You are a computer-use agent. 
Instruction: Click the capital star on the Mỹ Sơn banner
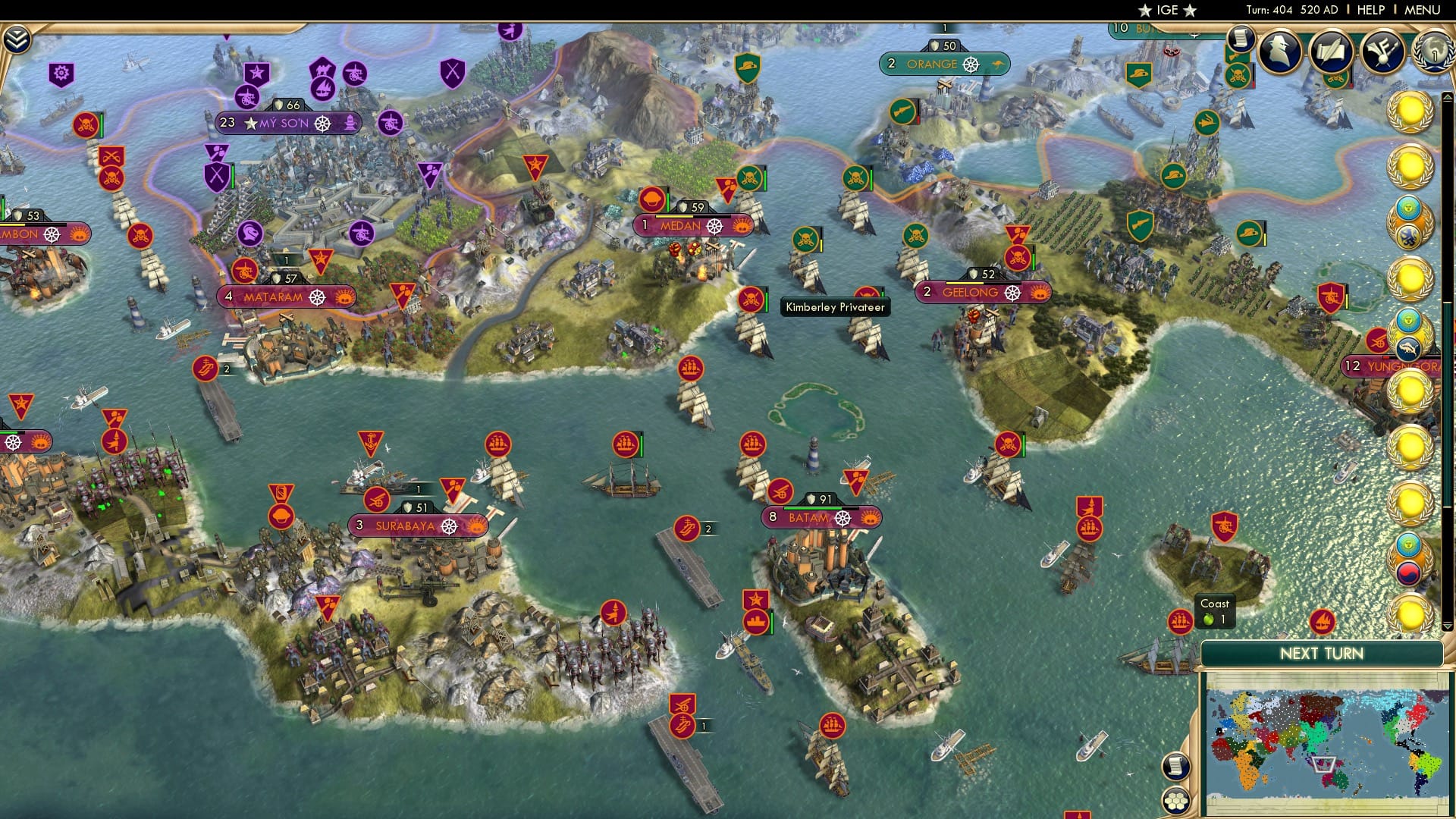pyautogui.click(x=249, y=122)
